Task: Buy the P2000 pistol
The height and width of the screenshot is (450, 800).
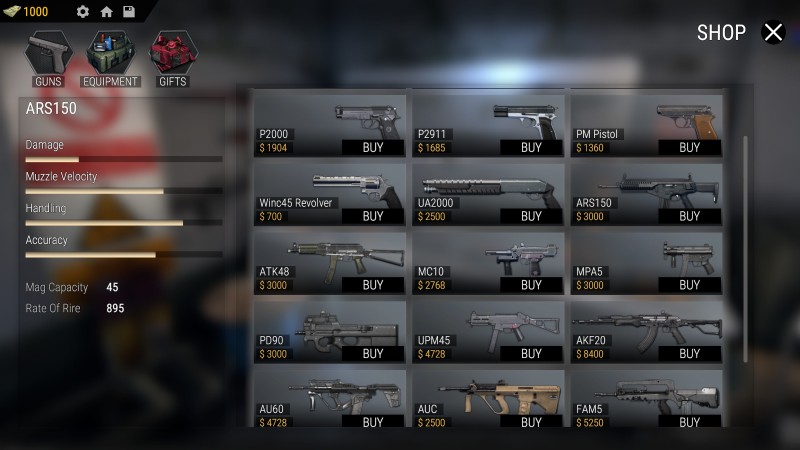Action: 373,147
